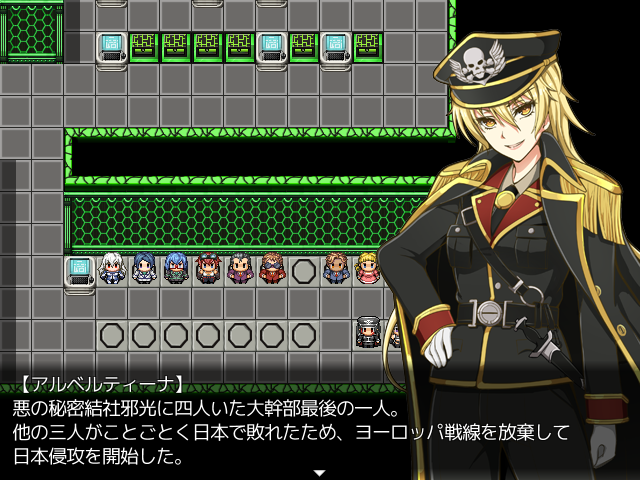Click the dialogue continue arrow
The width and height of the screenshot is (640, 480).
(319, 472)
